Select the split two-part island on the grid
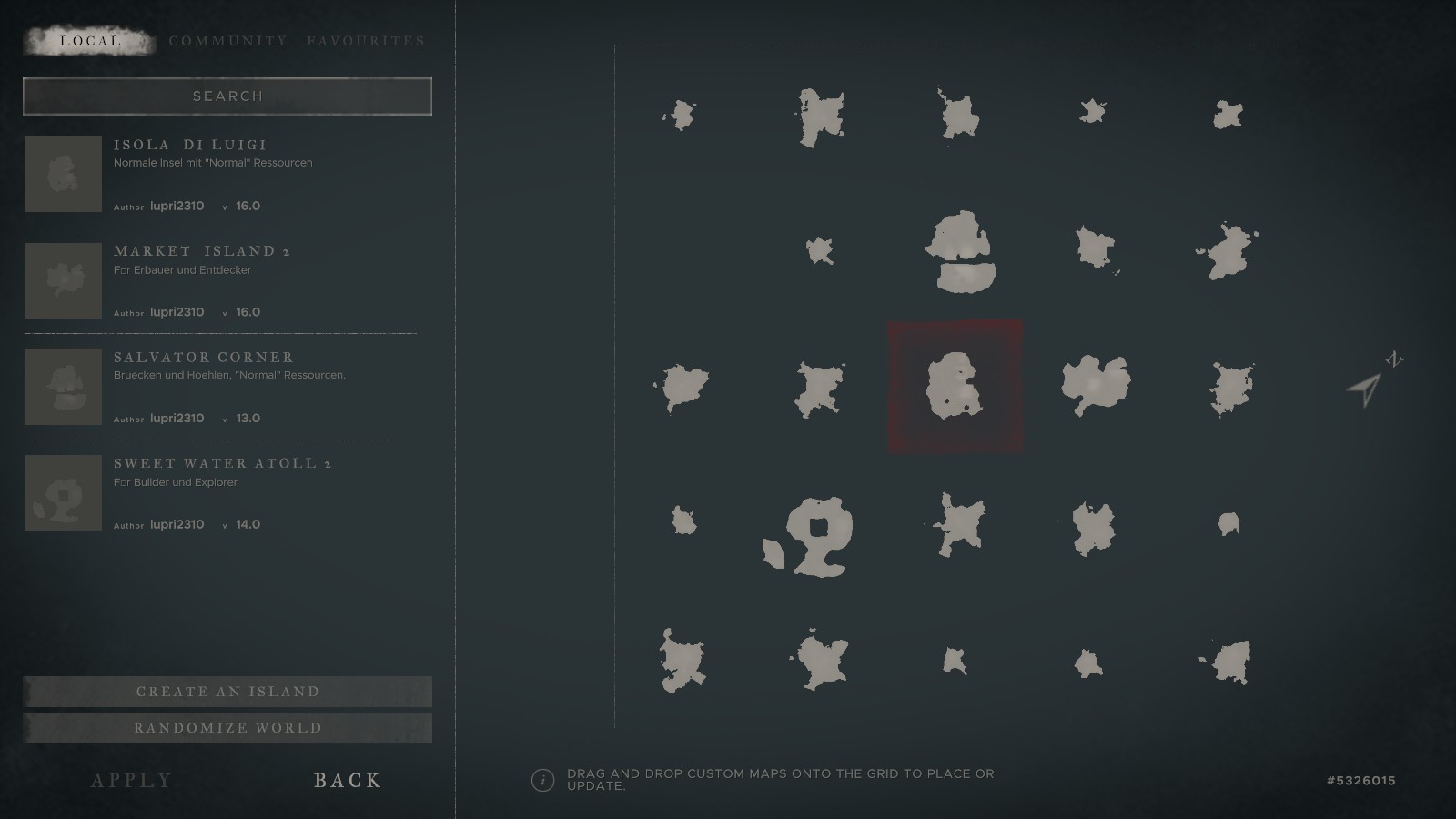This screenshot has width=1456, height=819. (959, 252)
